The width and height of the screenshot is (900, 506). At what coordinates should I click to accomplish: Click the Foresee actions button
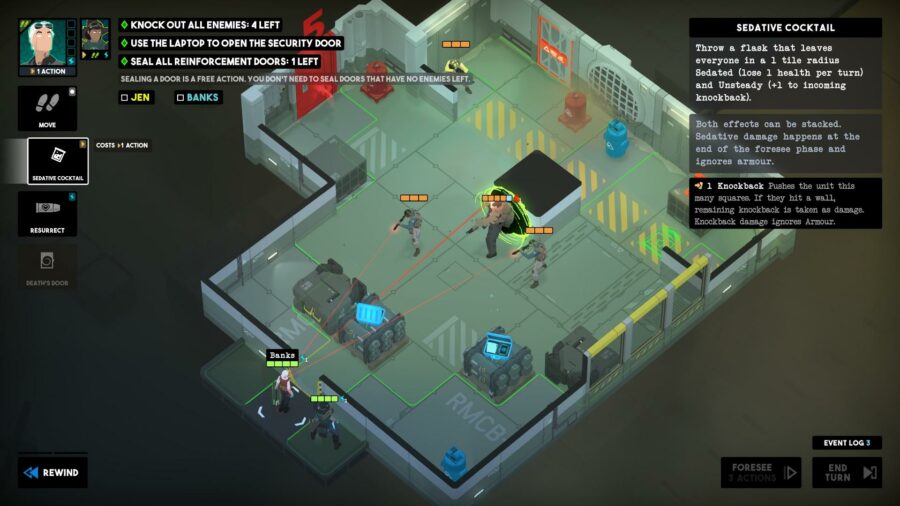tap(761, 472)
